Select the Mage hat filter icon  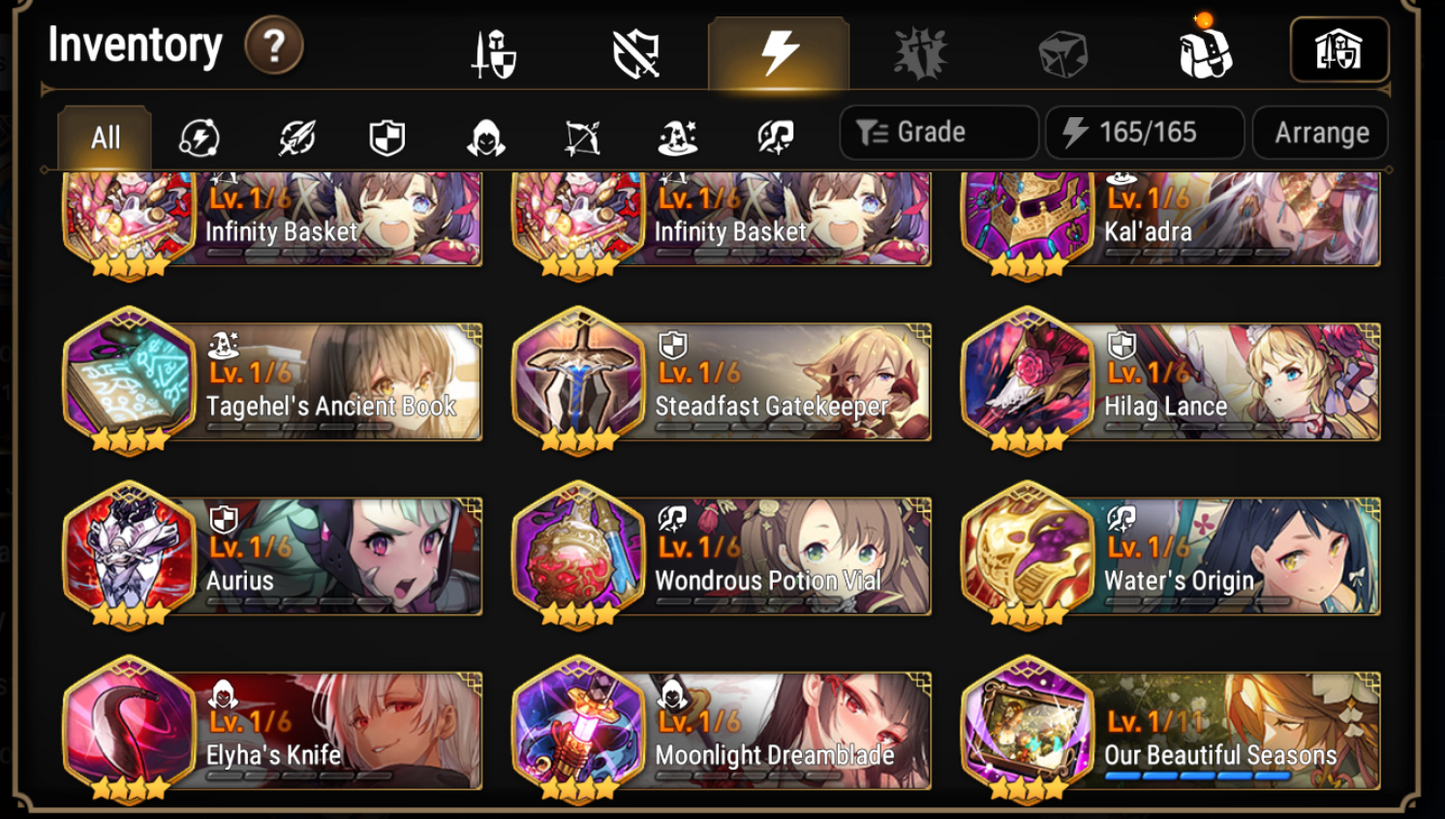[x=679, y=138]
